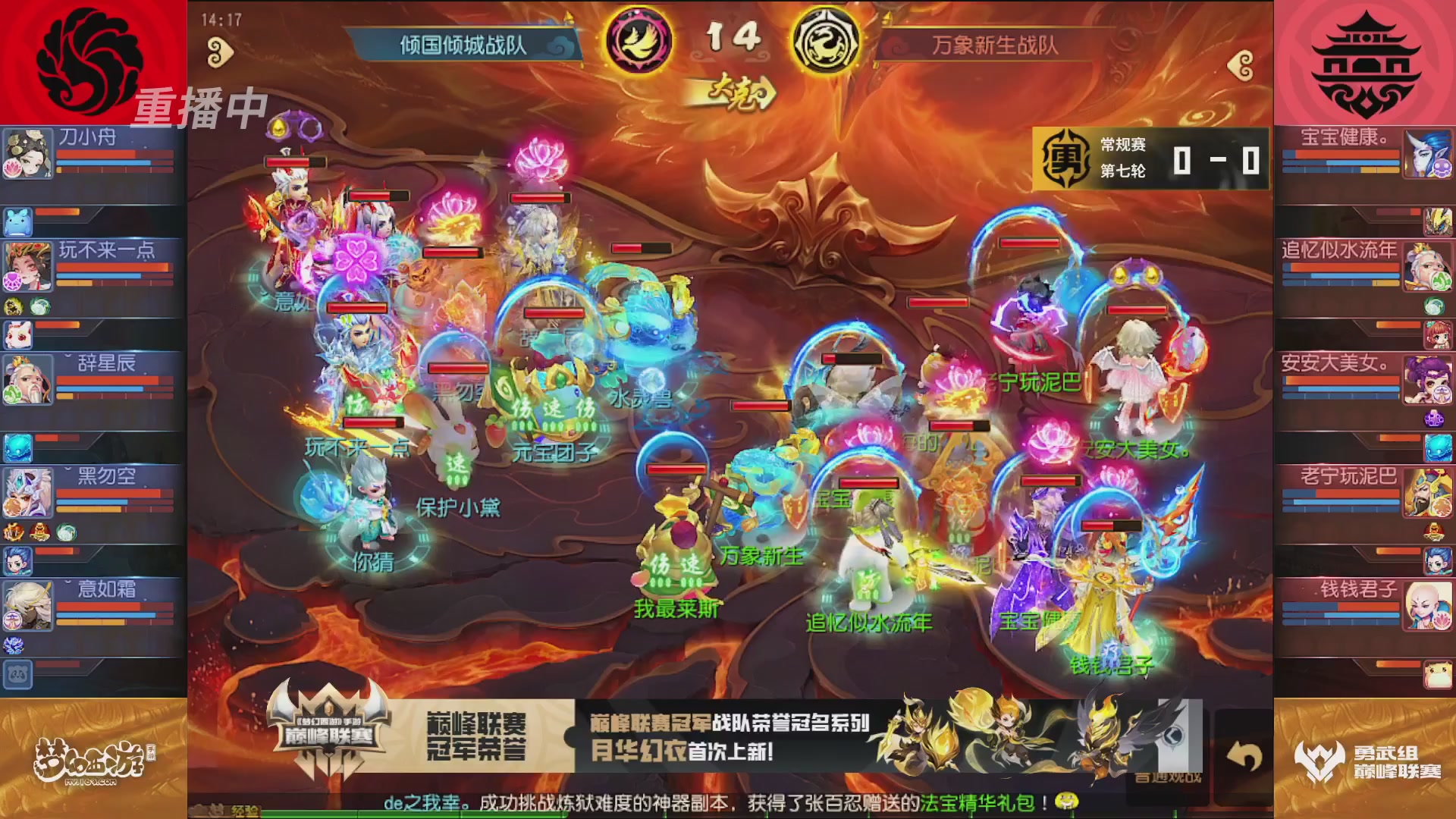Switch to the 倾国倾城战队 team banner

463,43
